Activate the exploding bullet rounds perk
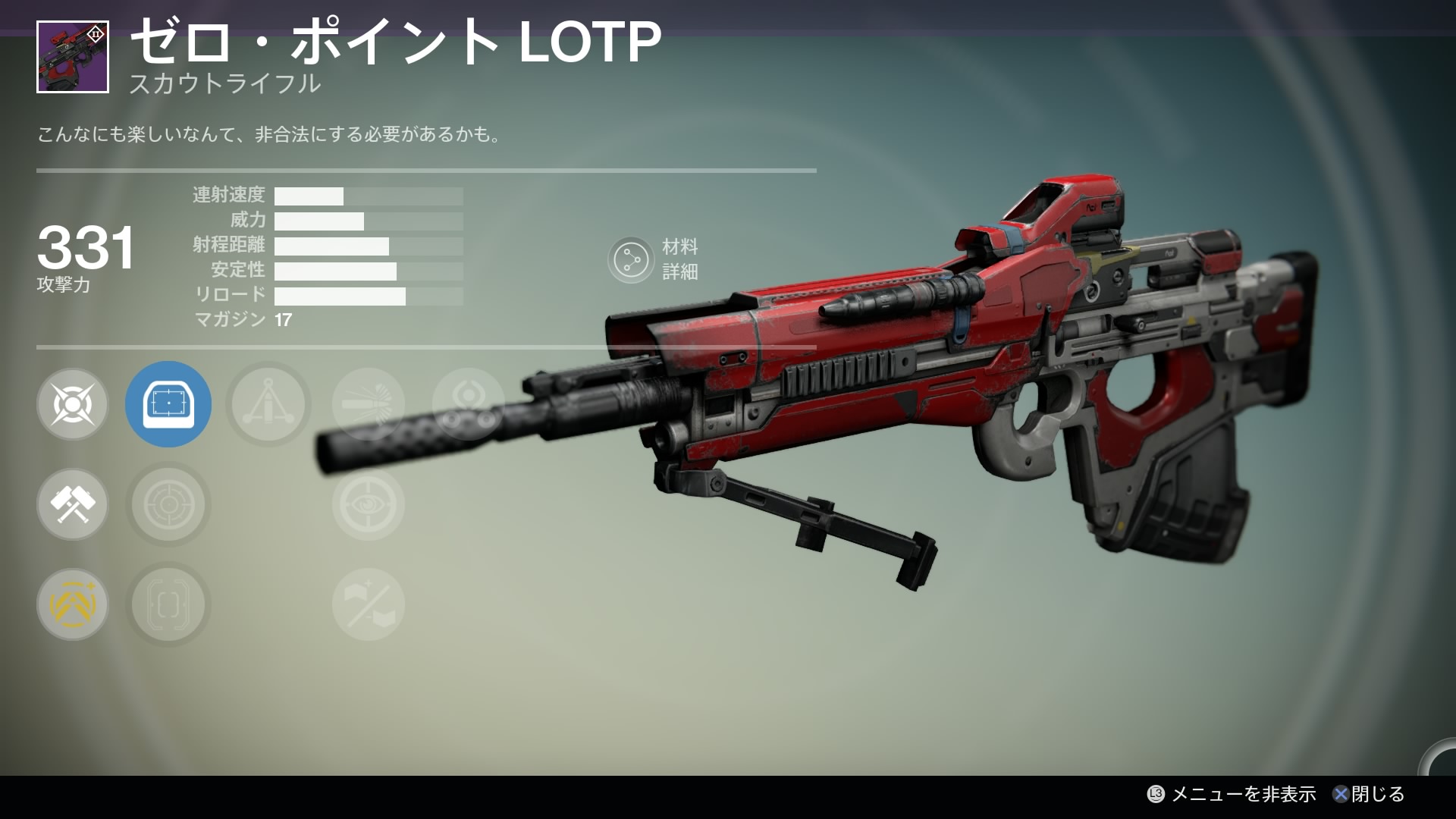Screen dimensions: 1456x819 (369, 404)
